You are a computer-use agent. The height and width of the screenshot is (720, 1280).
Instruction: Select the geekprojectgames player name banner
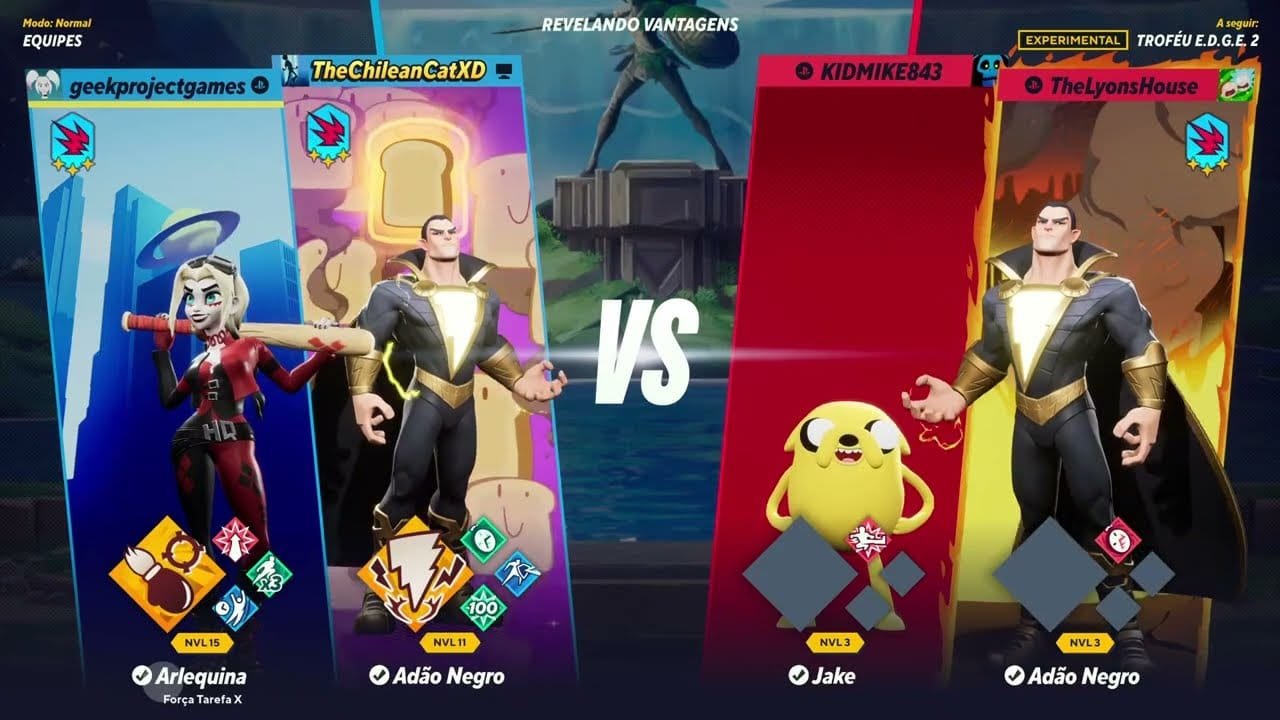(156, 86)
